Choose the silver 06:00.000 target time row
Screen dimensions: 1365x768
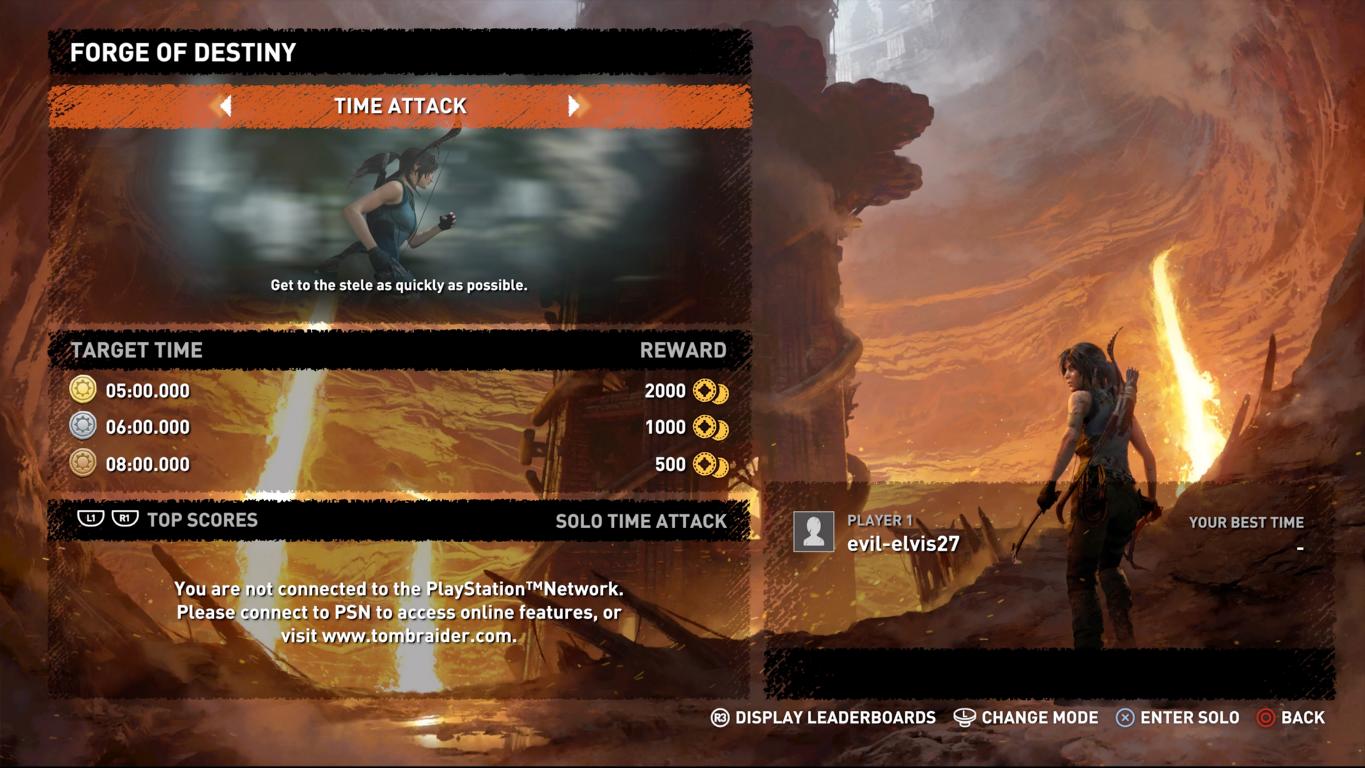399,428
